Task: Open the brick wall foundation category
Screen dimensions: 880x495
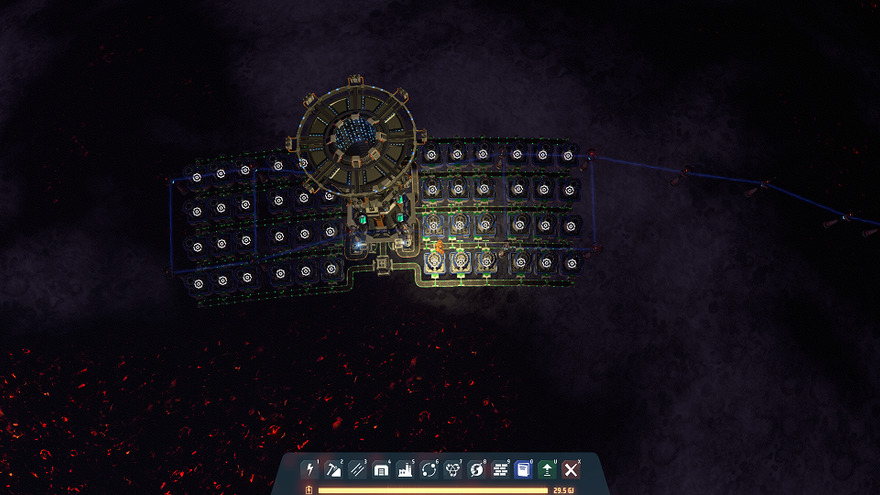Action: [500, 469]
